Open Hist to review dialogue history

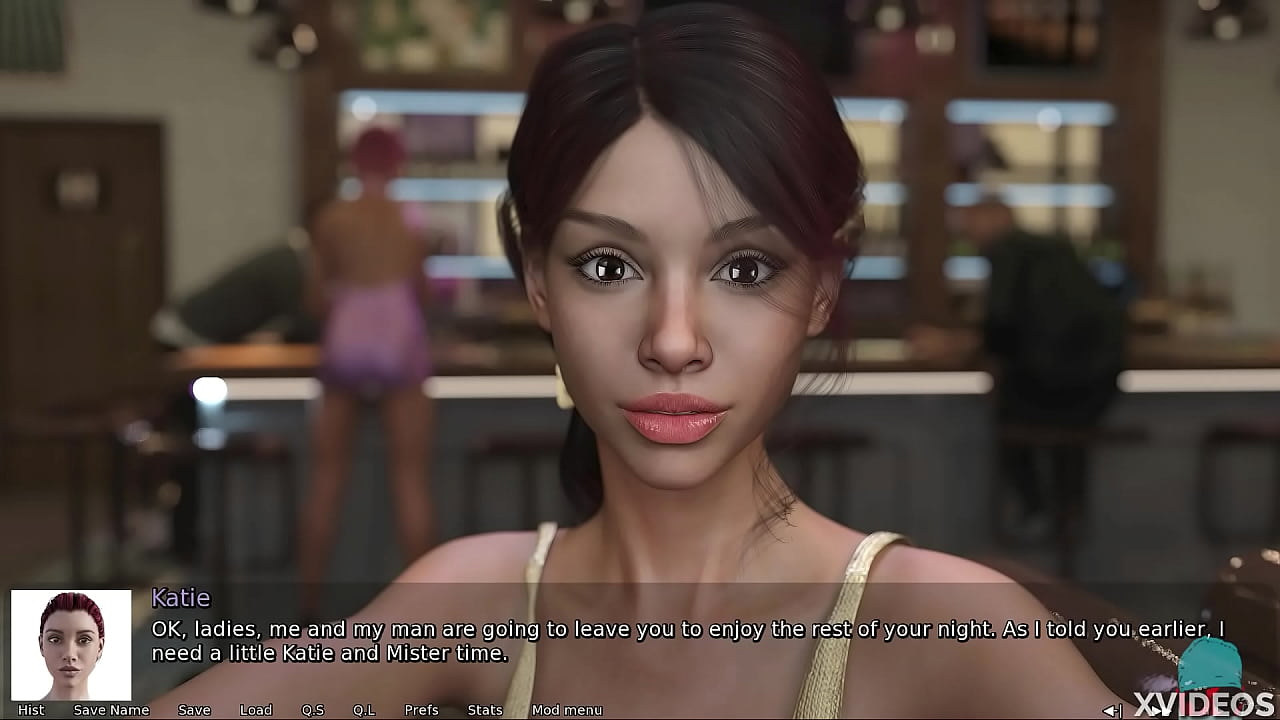tap(30, 709)
